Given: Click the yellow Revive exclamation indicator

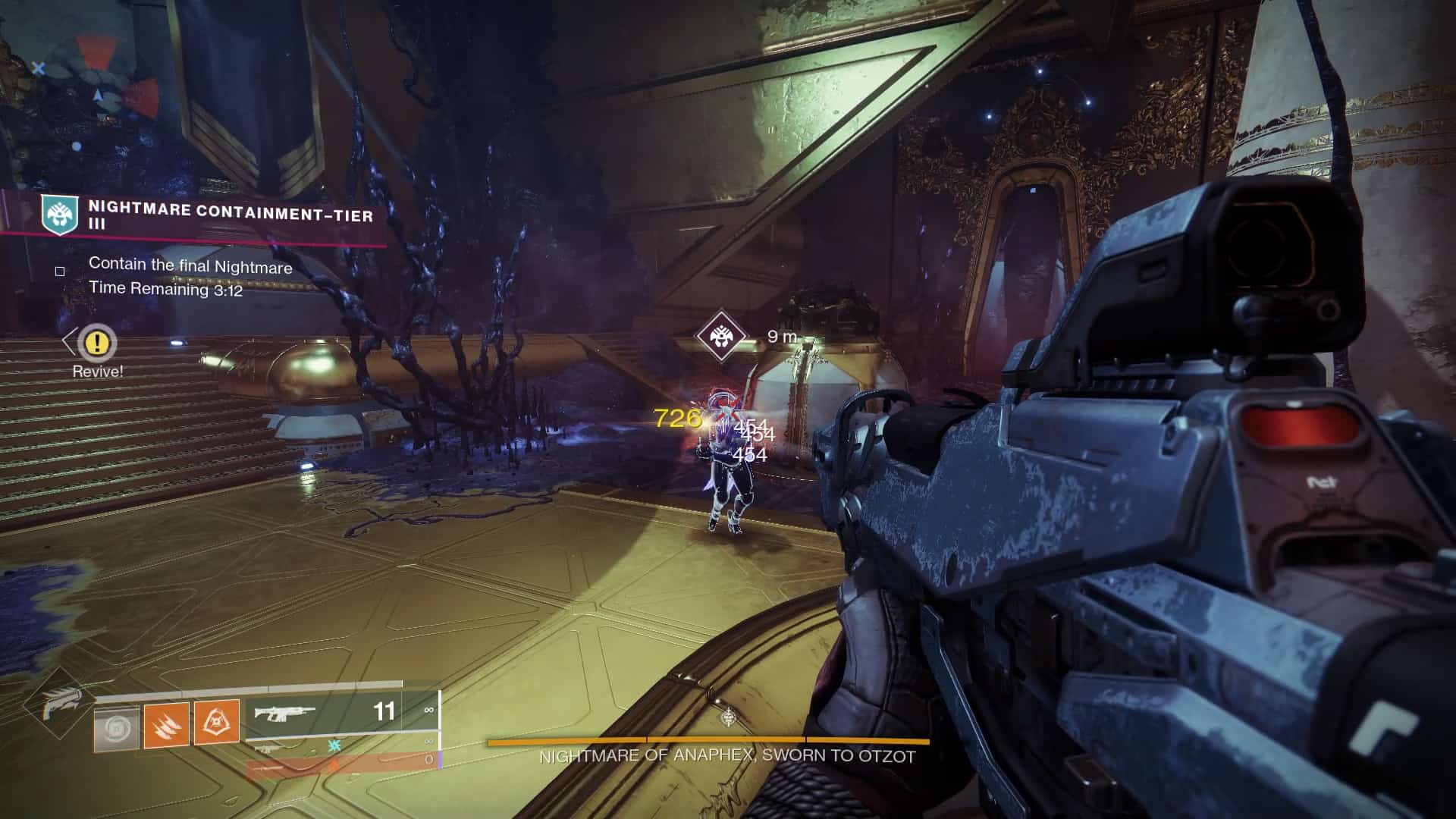Looking at the screenshot, I should coord(96,344).
